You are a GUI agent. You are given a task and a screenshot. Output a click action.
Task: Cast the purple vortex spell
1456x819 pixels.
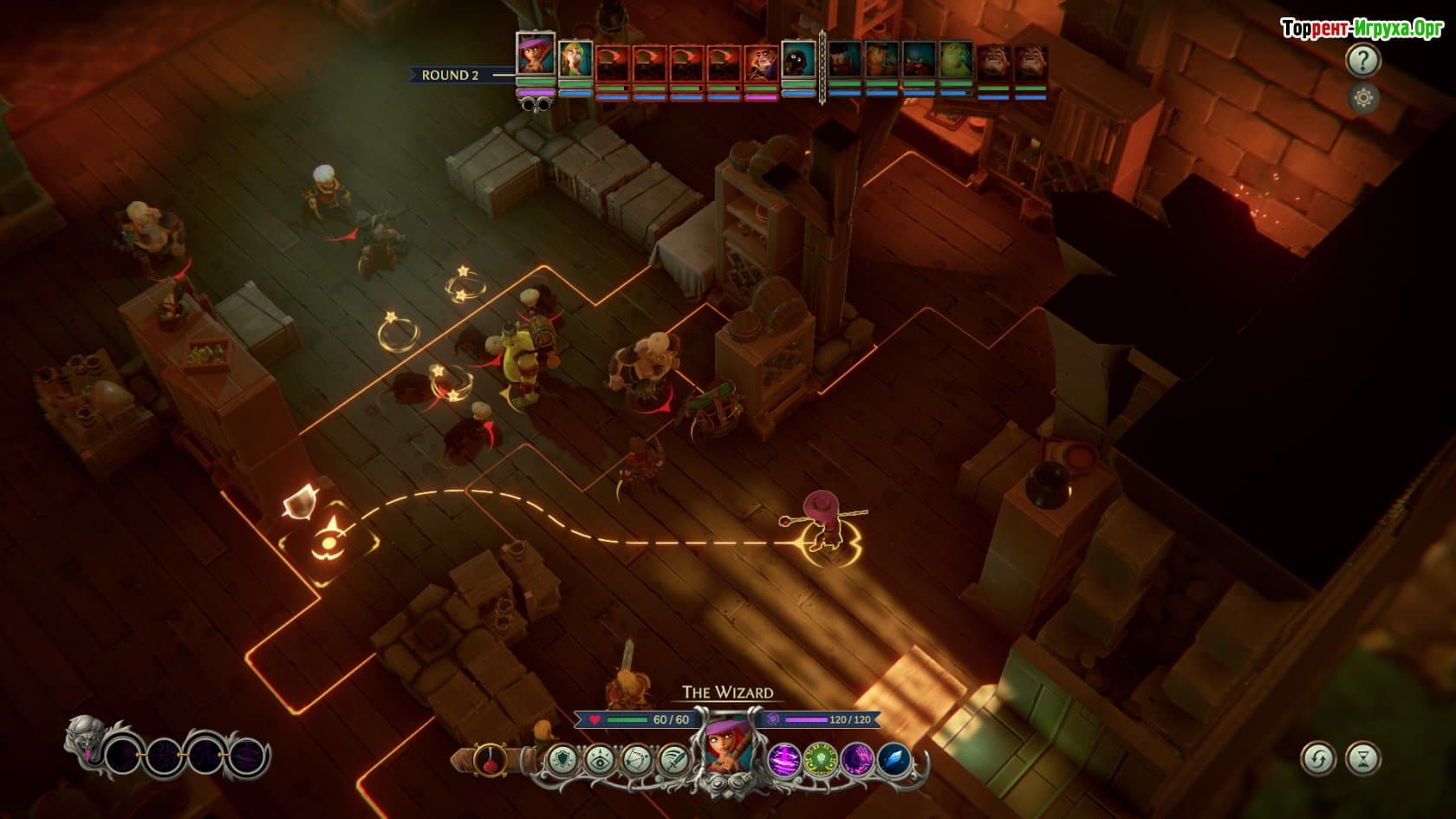[783, 760]
